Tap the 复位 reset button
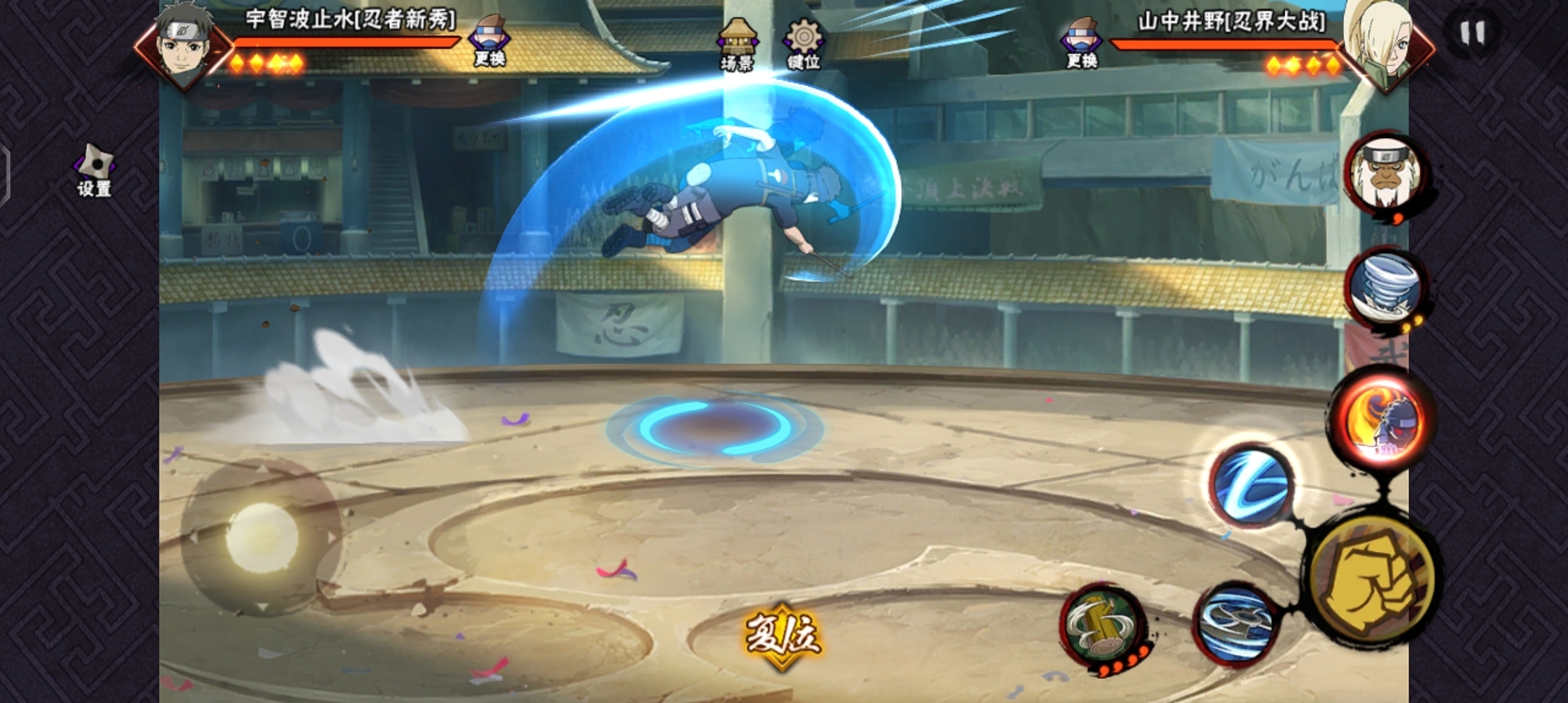The width and height of the screenshot is (1568, 703). tap(783, 635)
